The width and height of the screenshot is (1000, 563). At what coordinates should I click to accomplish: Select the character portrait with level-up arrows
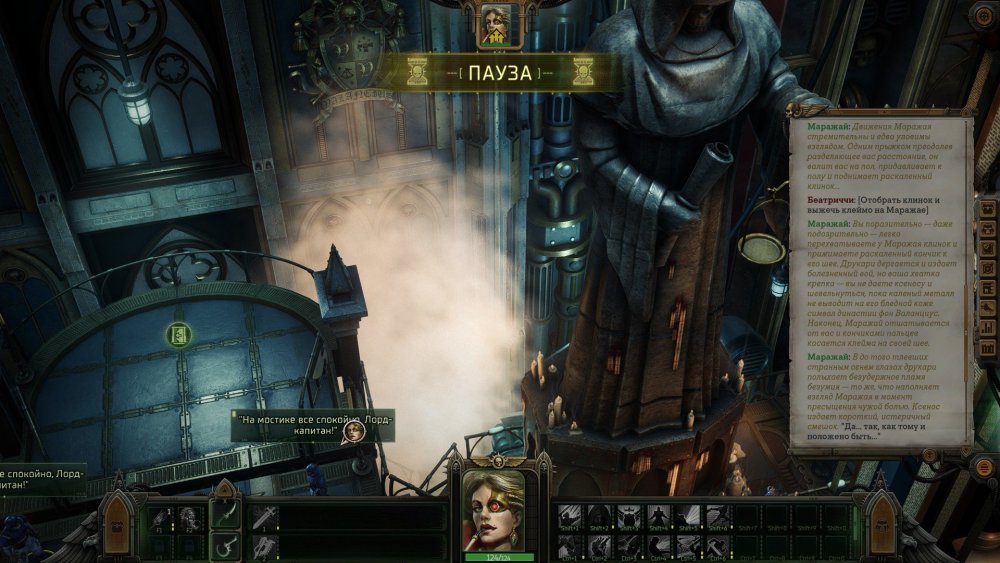[x=495, y=25]
